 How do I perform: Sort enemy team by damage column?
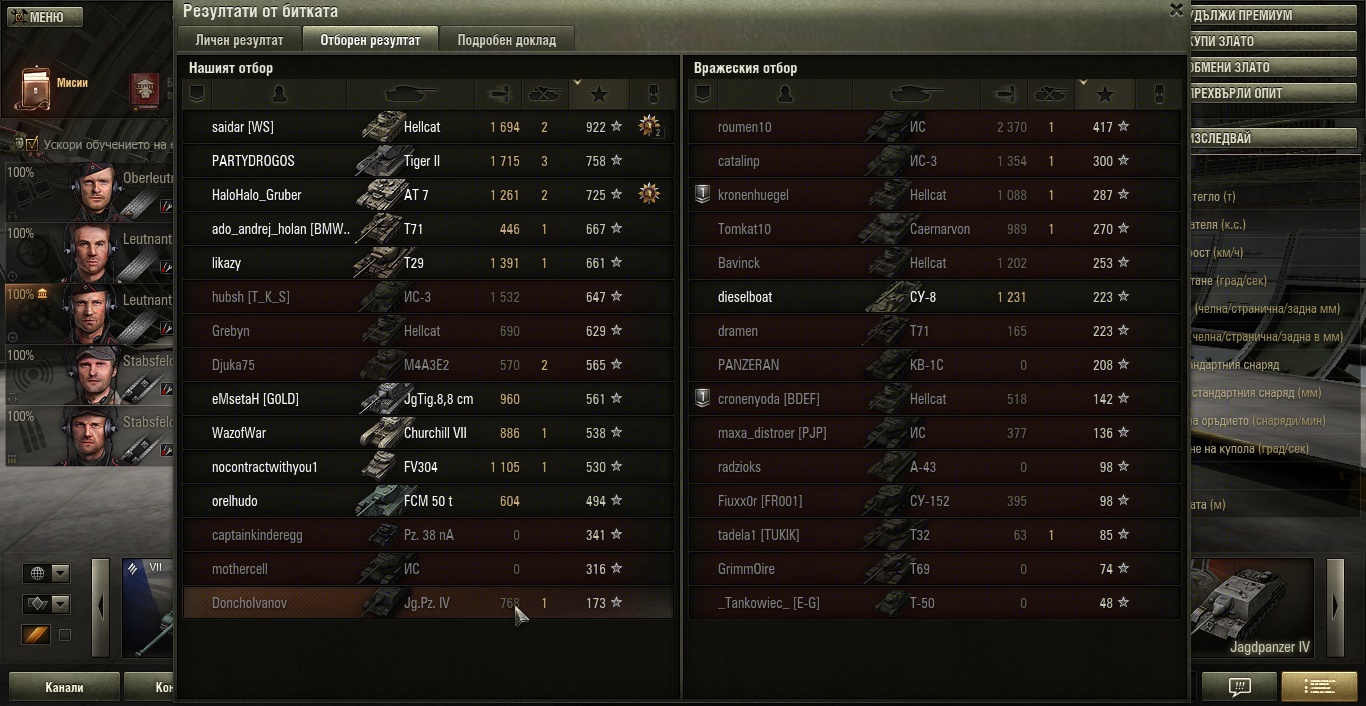[x=1005, y=94]
